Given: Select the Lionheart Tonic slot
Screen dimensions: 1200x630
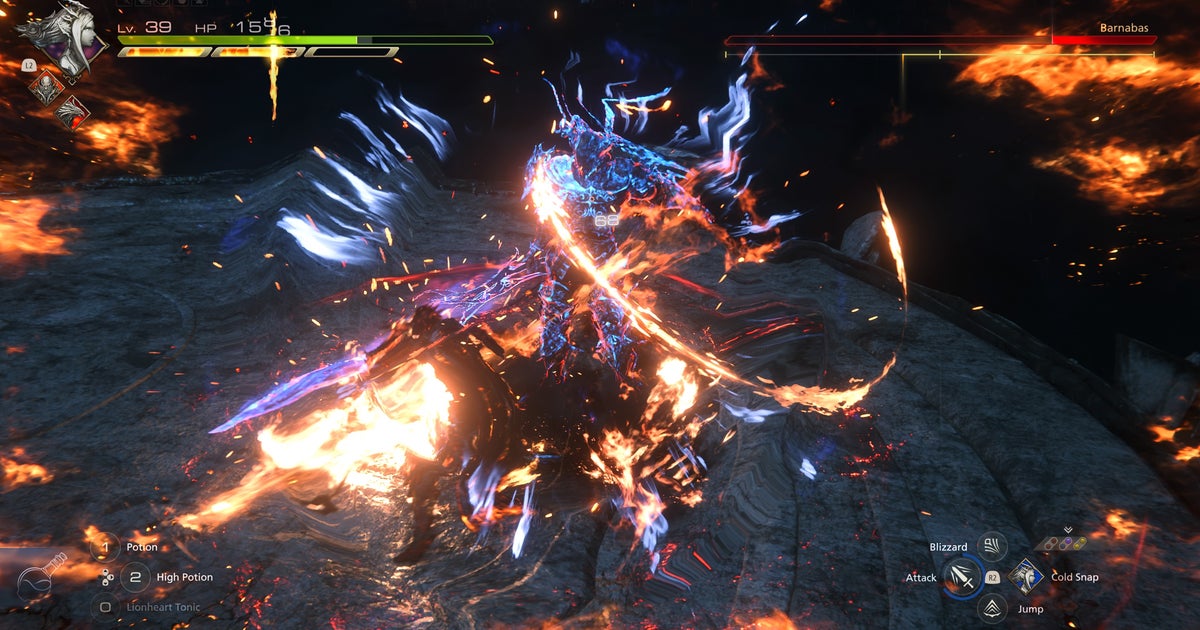Looking at the screenshot, I should (x=105, y=606).
